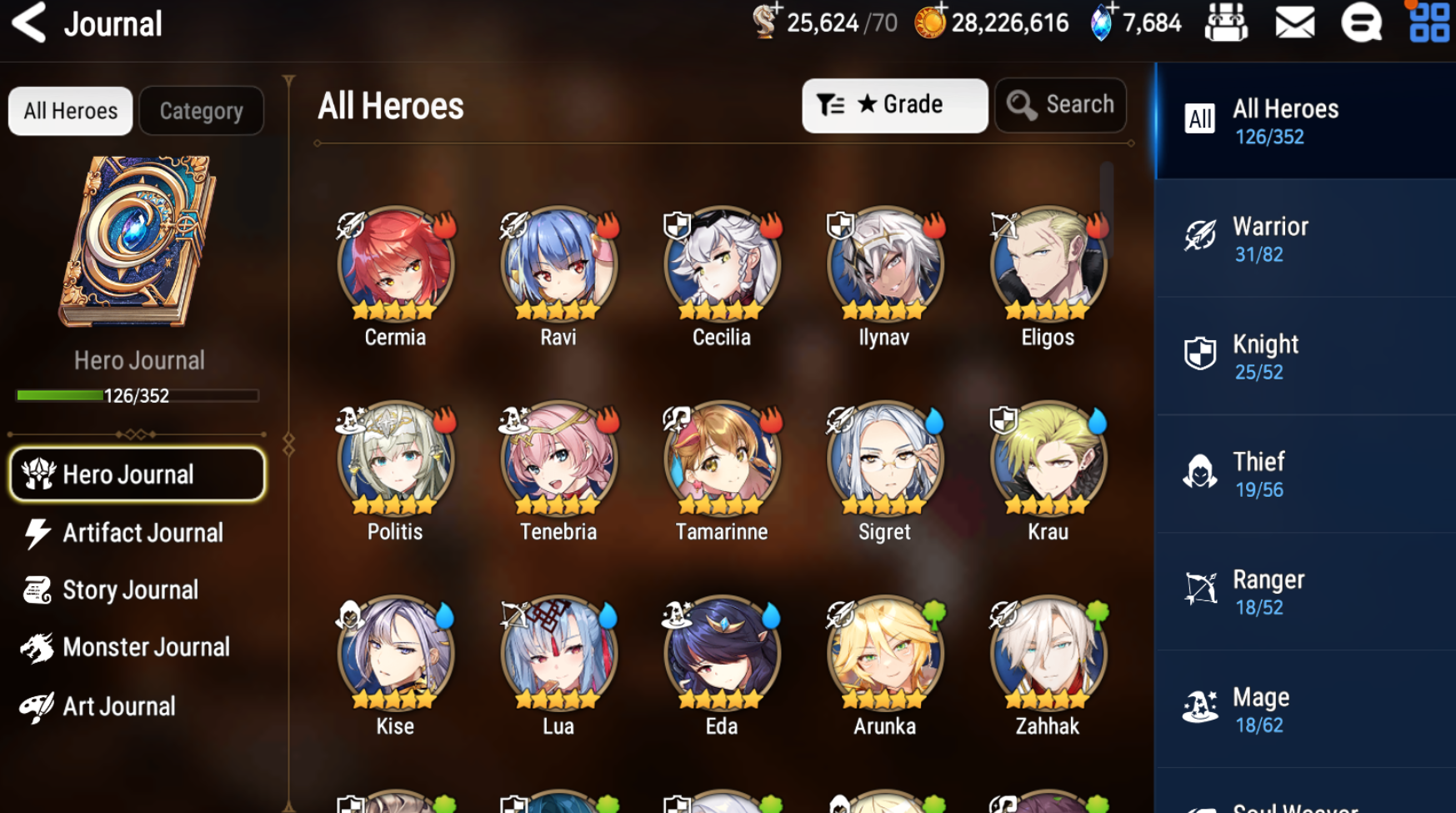The width and height of the screenshot is (1456, 813).
Task: Open the Art Journal
Action: point(117,707)
